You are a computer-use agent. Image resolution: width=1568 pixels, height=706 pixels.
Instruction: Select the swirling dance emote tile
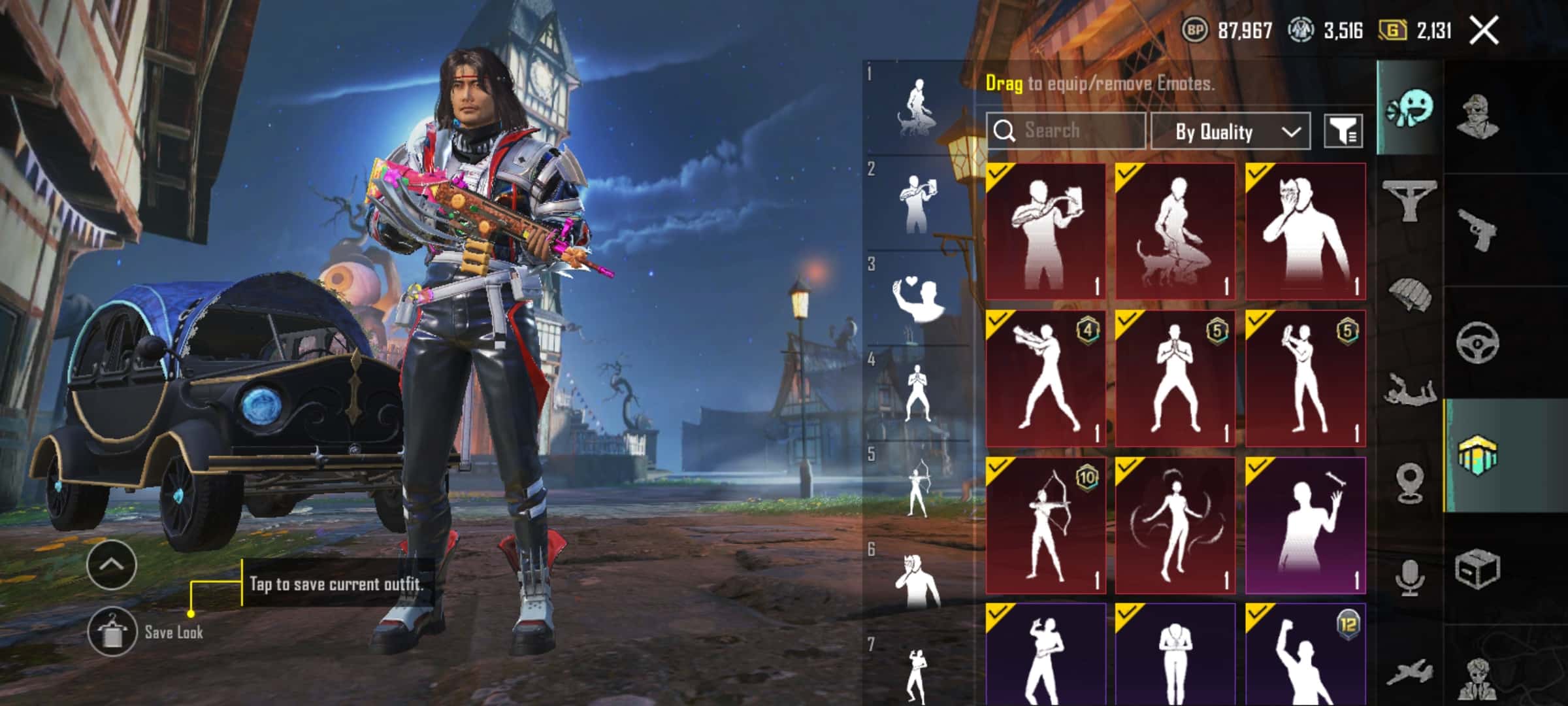(1175, 526)
